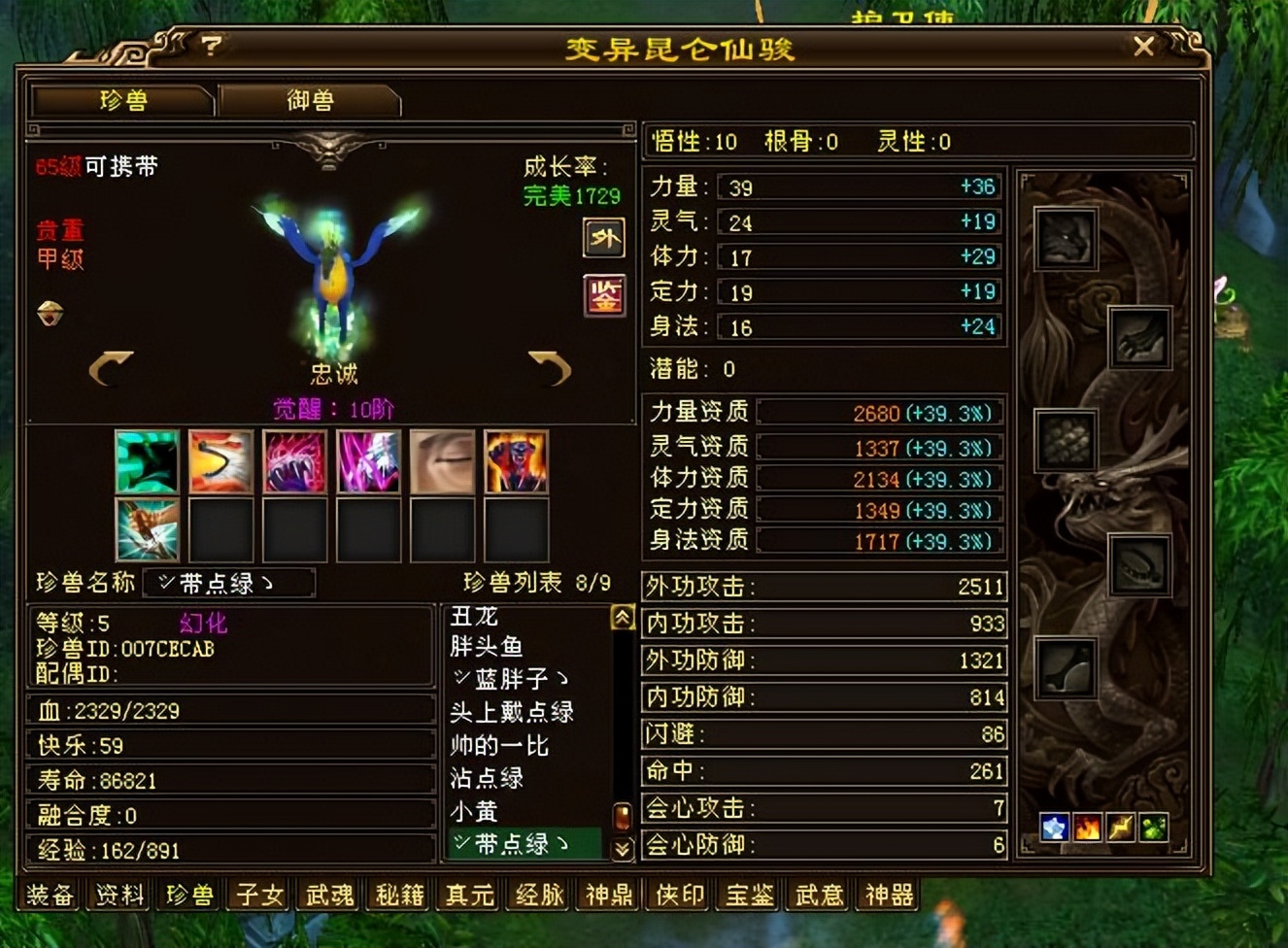Click the pet list scroll-down arrow

coord(619,846)
